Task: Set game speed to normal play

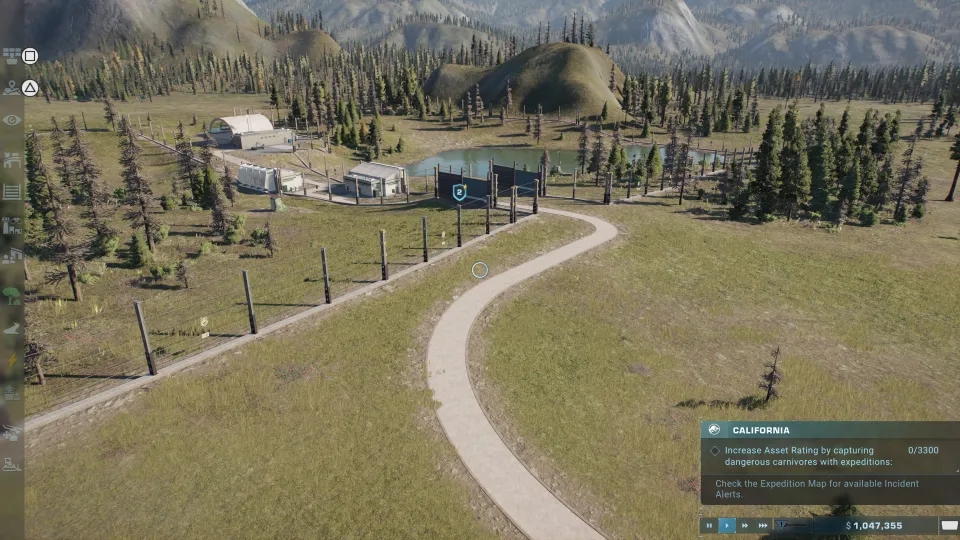Action: (727, 525)
